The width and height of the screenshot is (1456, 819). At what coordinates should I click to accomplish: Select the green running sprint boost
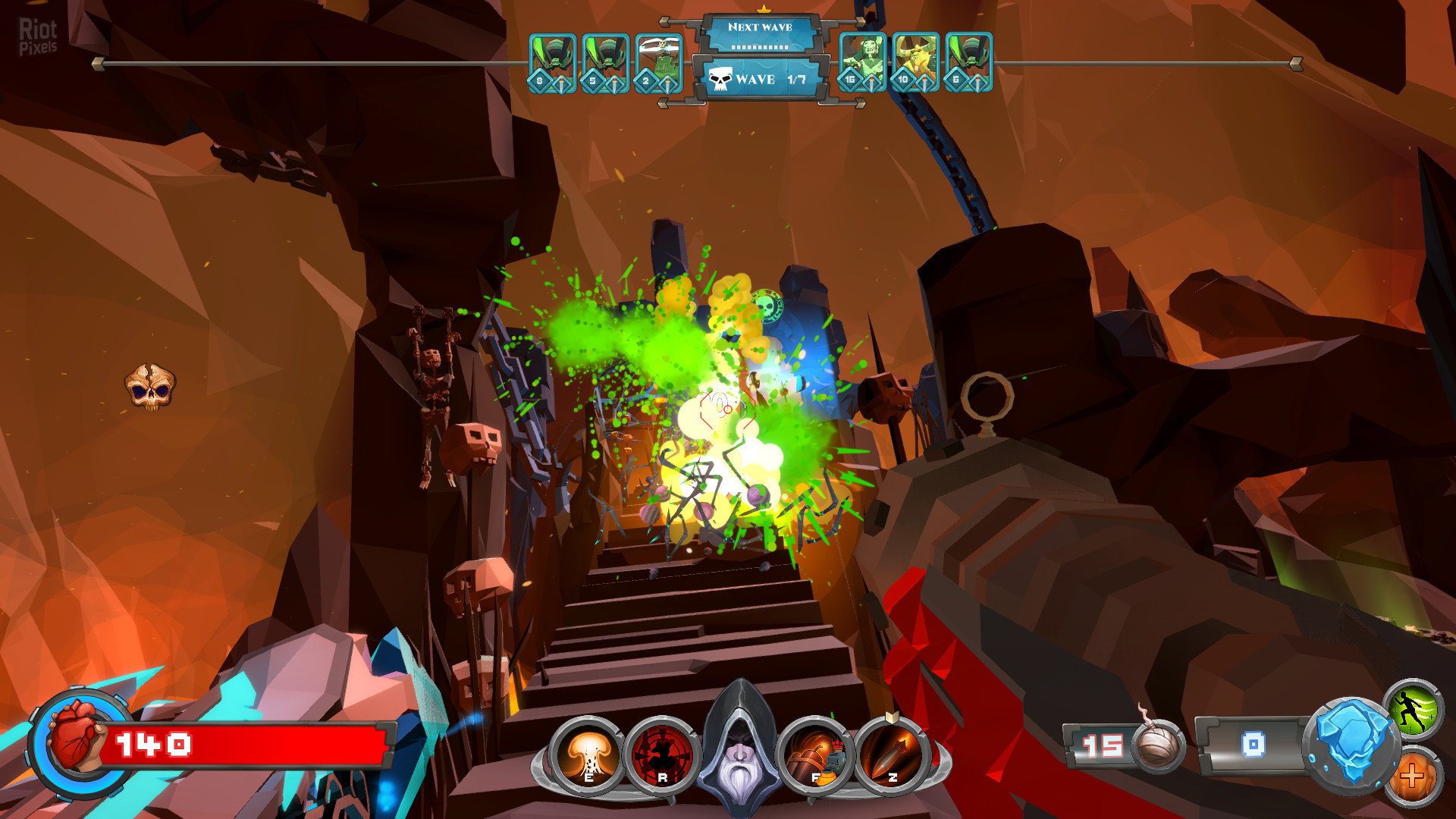click(x=1414, y=710)
